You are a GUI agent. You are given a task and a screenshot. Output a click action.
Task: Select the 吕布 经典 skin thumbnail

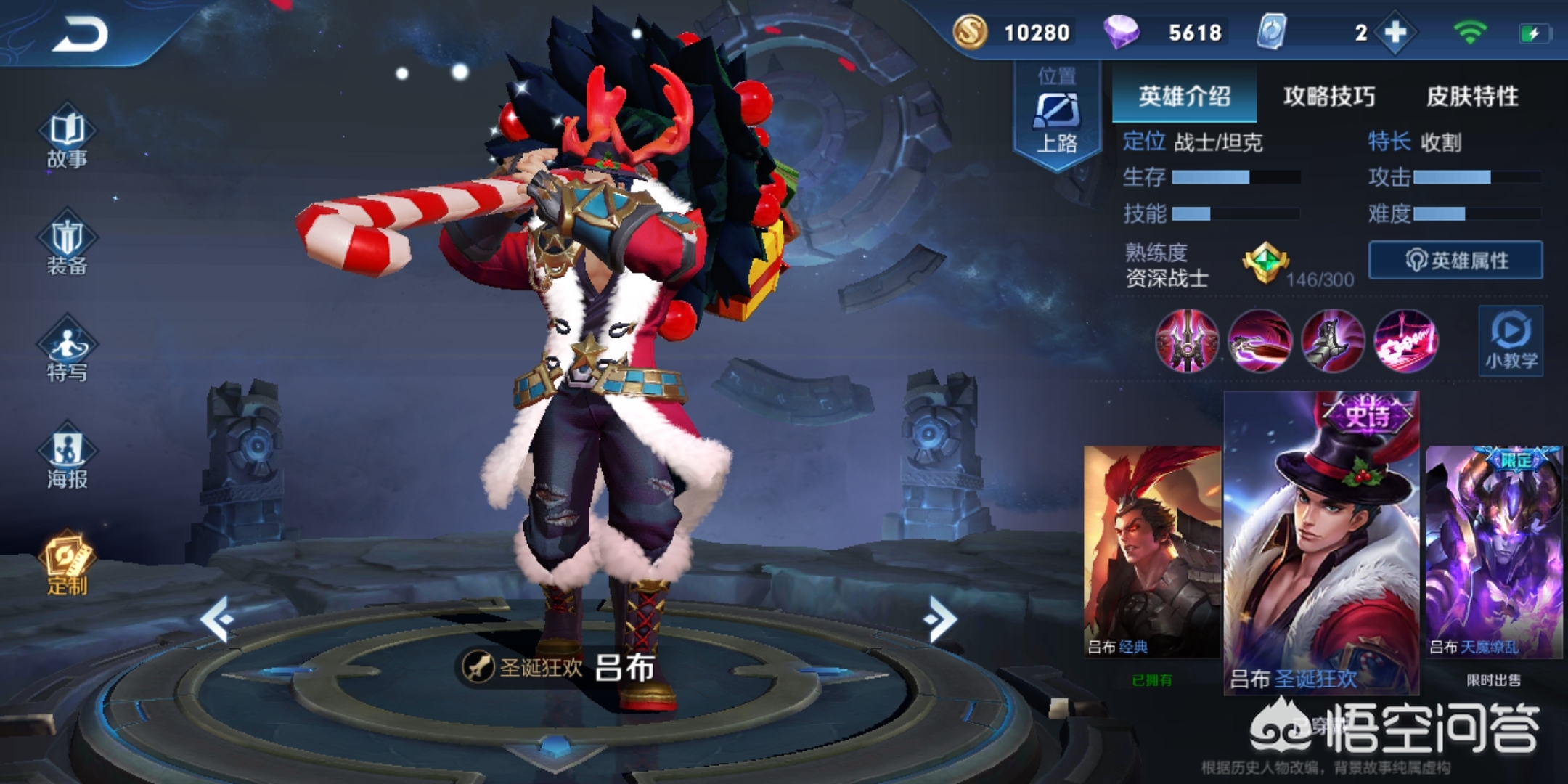tap(1151, 552)
